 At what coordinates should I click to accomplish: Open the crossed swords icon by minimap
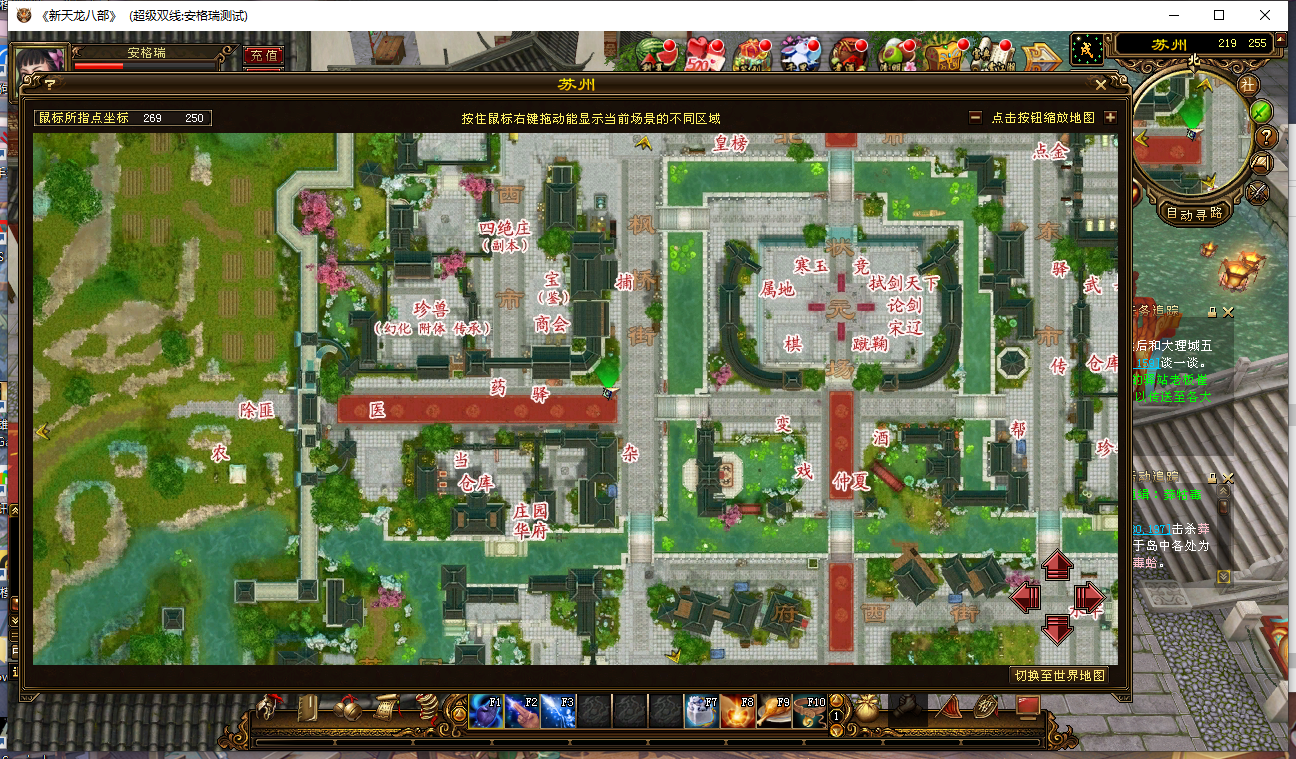pyautogui.click(x=1258, y=190)
